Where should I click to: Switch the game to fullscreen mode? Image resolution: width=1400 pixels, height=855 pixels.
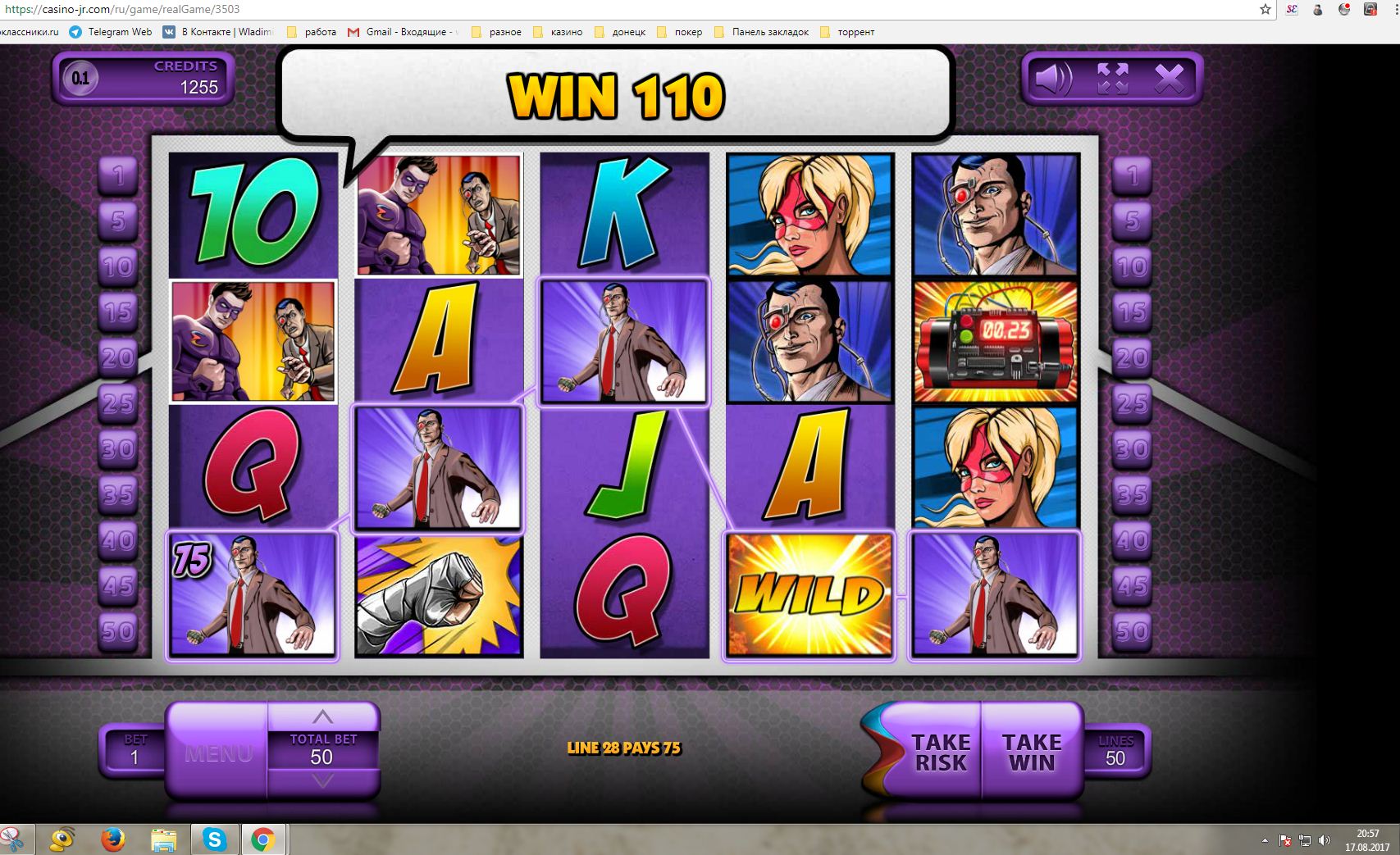point(1112,80)
